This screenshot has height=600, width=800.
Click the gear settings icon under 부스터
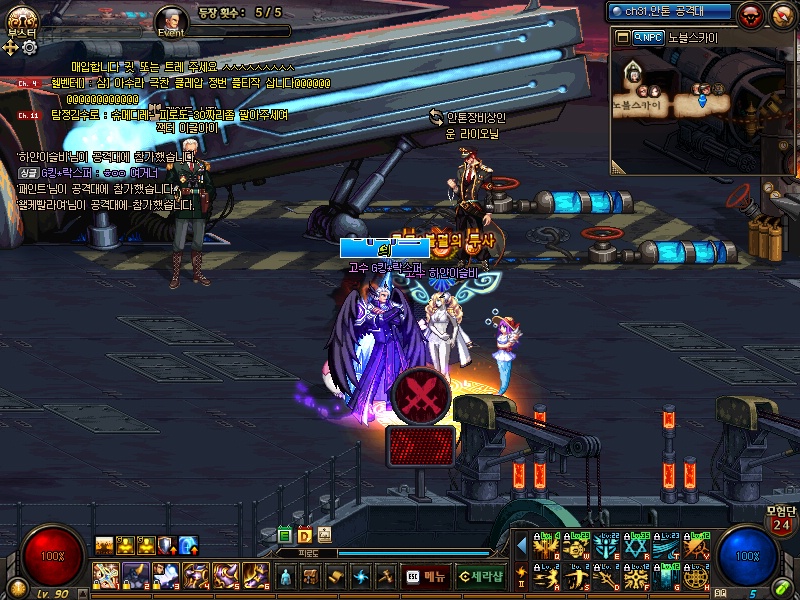pyautogui.click(x=29, y=46)
